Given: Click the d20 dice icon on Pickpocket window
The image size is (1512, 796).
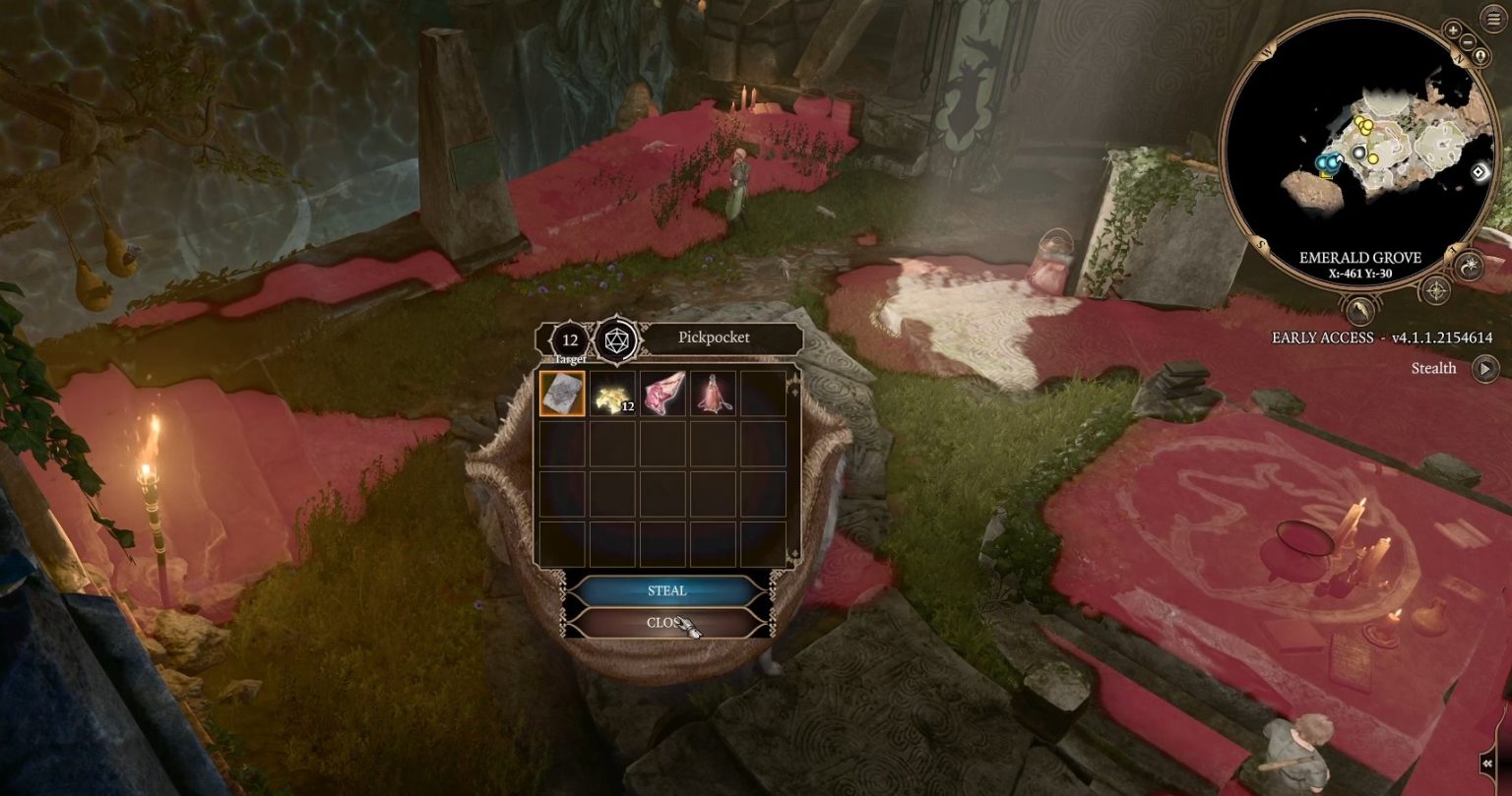Looking at the screenshot, I should pyautogui.click(x=614, y=341).
